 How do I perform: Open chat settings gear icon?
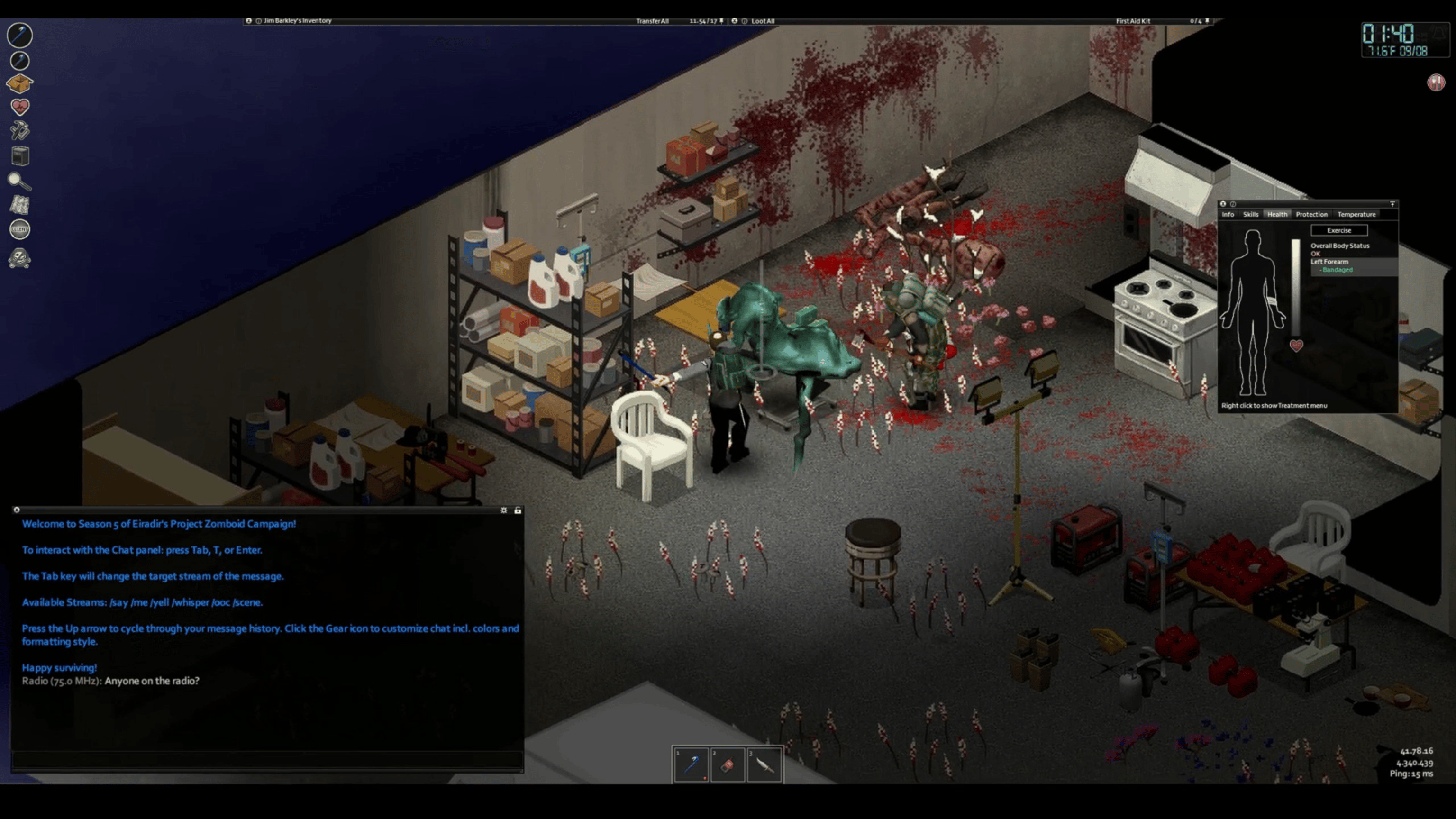tap(504, 510)
